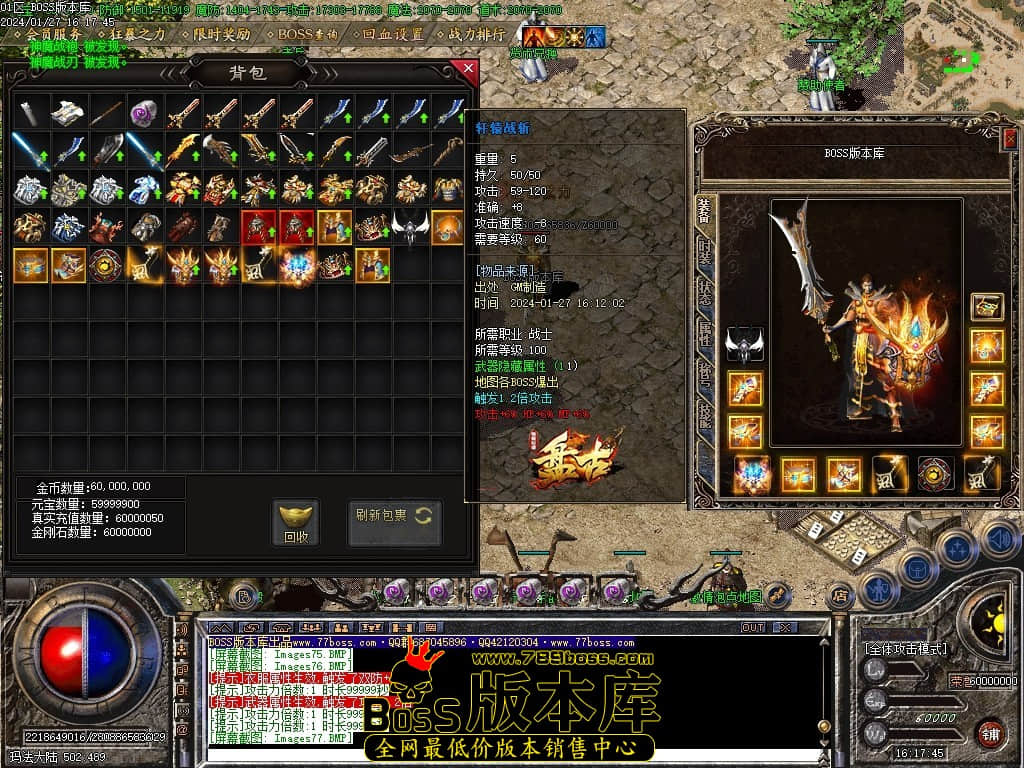Open the 铺 shop button
Screen dimensions: 1024x768
tap(990, 732)
